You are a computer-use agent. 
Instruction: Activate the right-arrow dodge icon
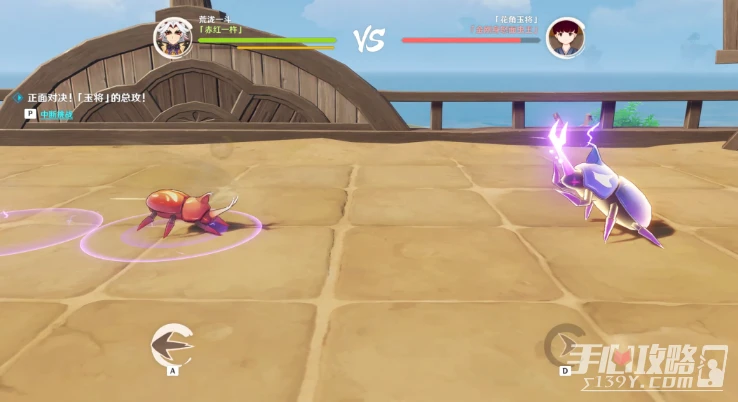coord(564,345)
